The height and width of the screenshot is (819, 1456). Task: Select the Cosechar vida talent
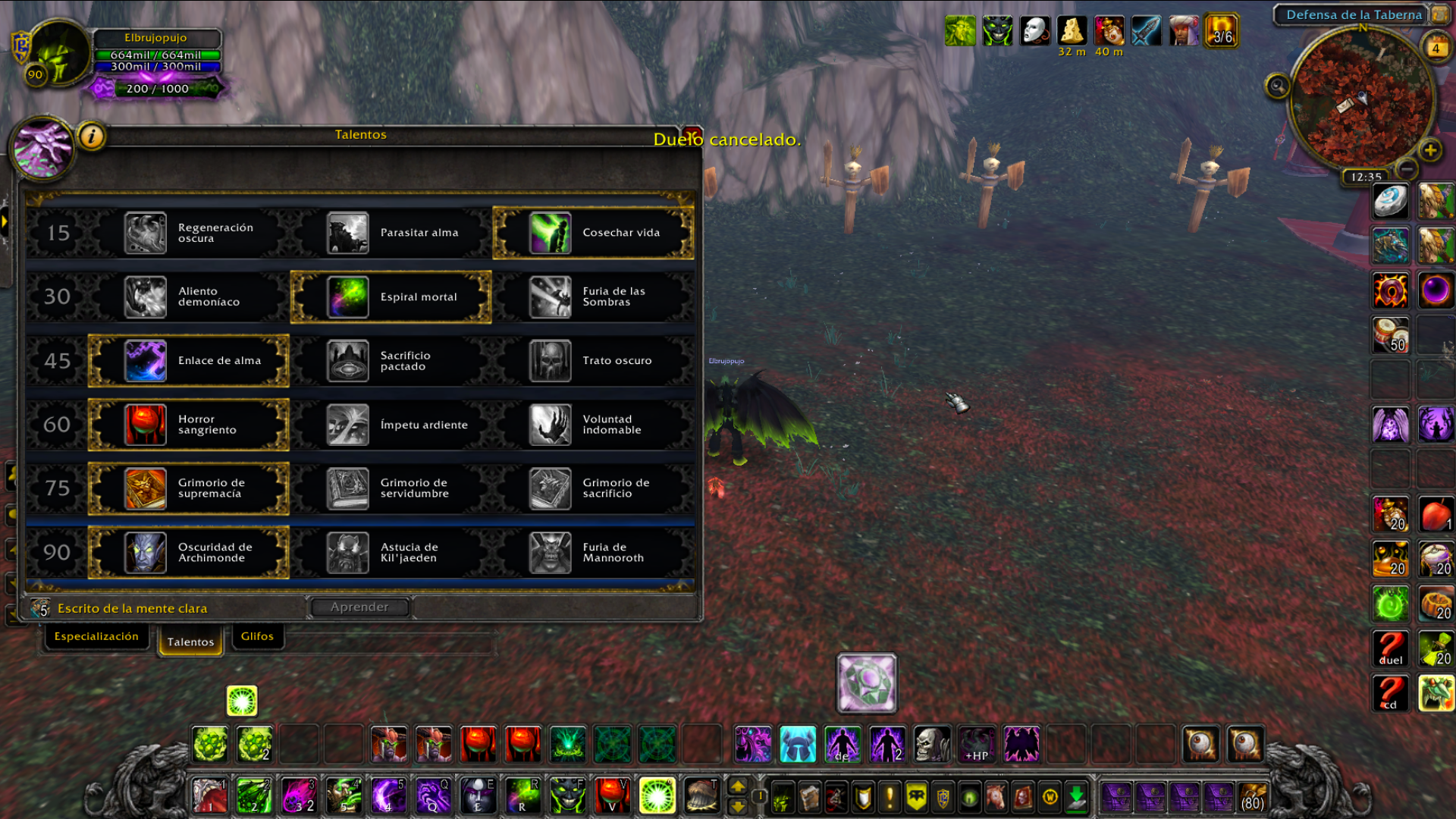point(593,233)
